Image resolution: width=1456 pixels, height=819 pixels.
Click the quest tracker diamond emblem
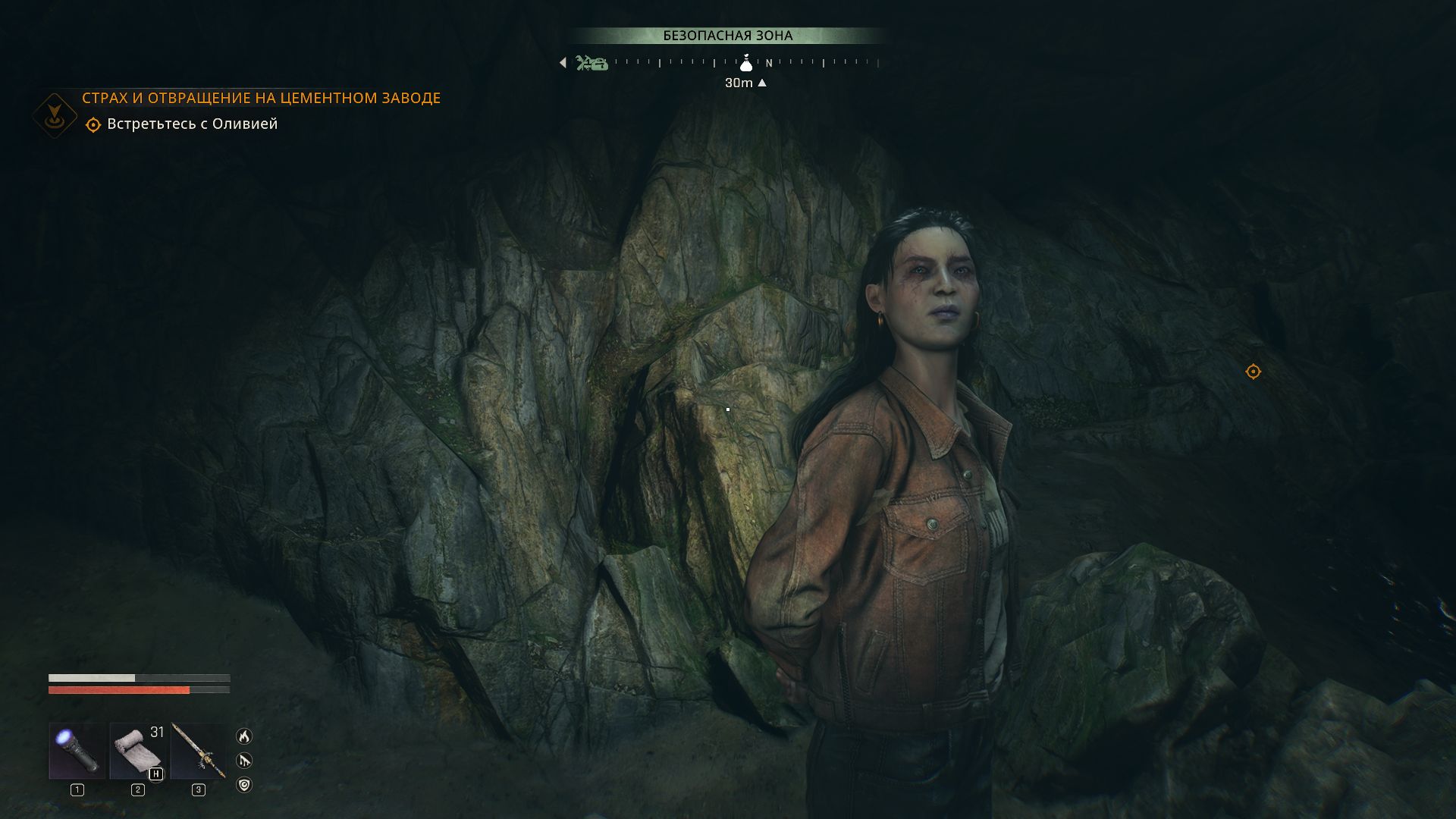click(x=55, y=115)
